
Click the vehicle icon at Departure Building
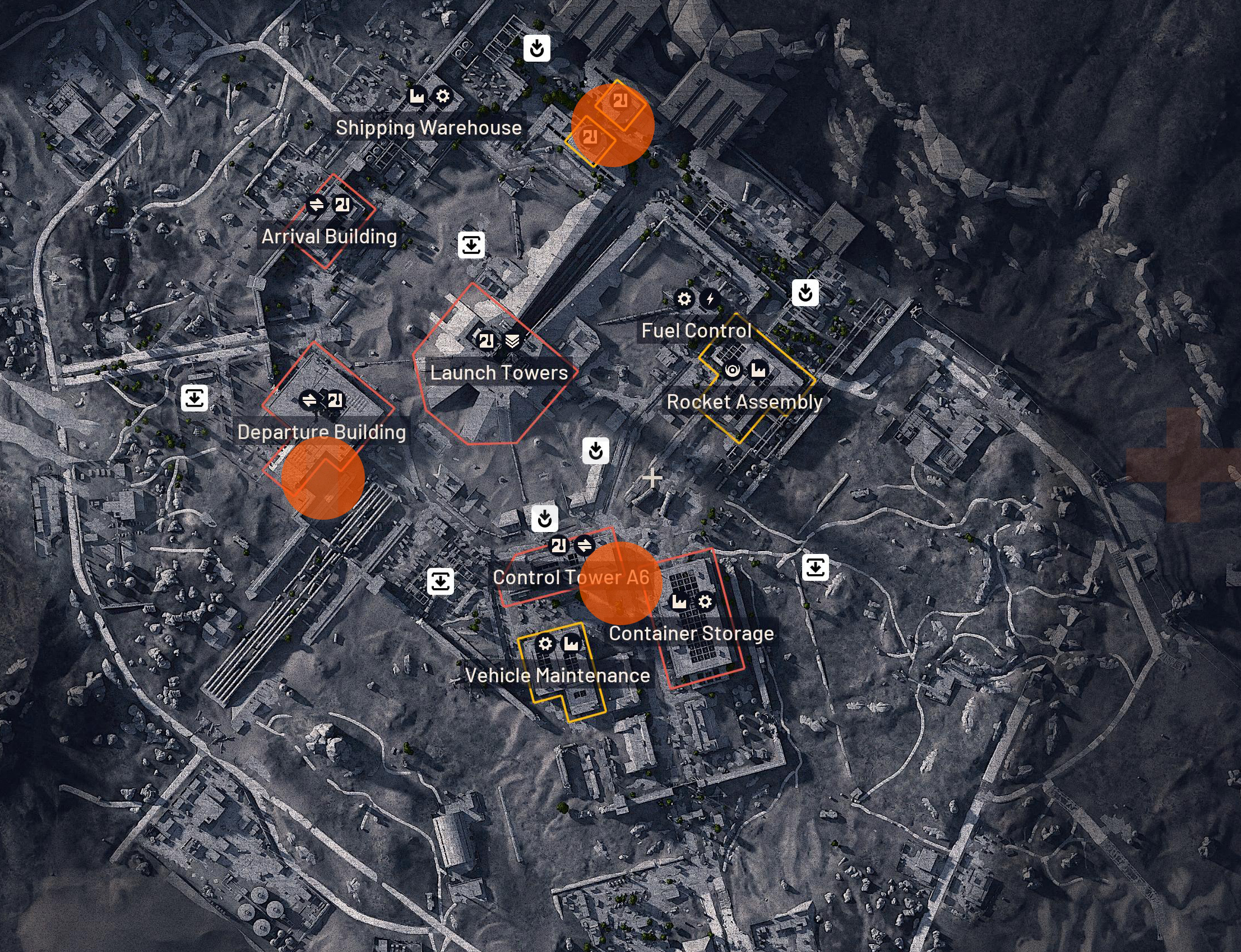coord(336,400)
